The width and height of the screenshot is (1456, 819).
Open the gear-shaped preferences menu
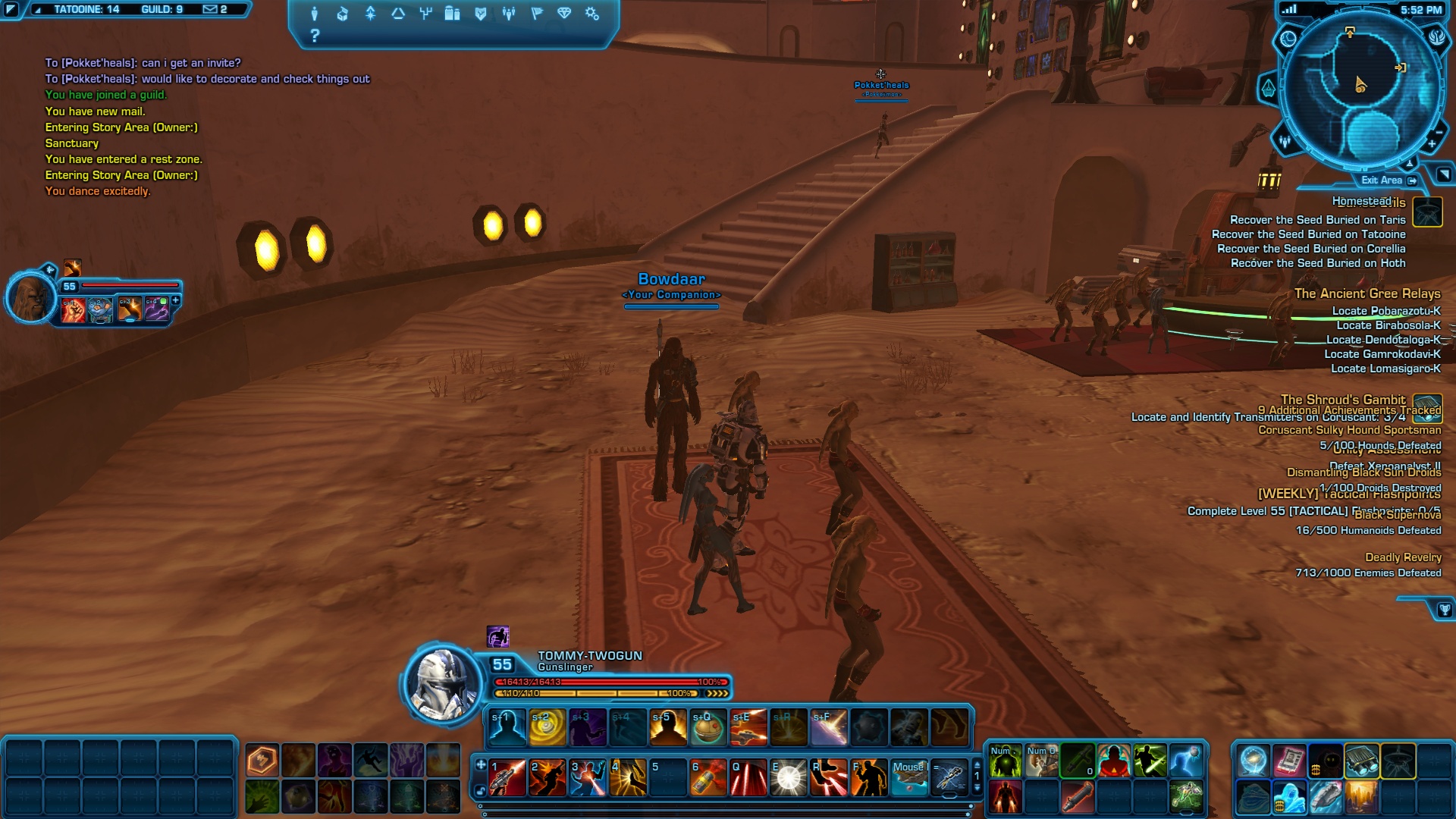592,14
